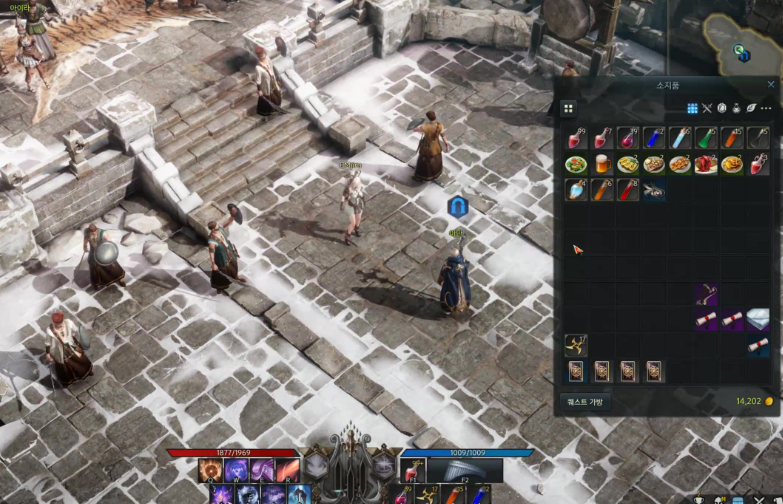Select the golden shuriken item

pyautogui.click(x=575, y=346)
